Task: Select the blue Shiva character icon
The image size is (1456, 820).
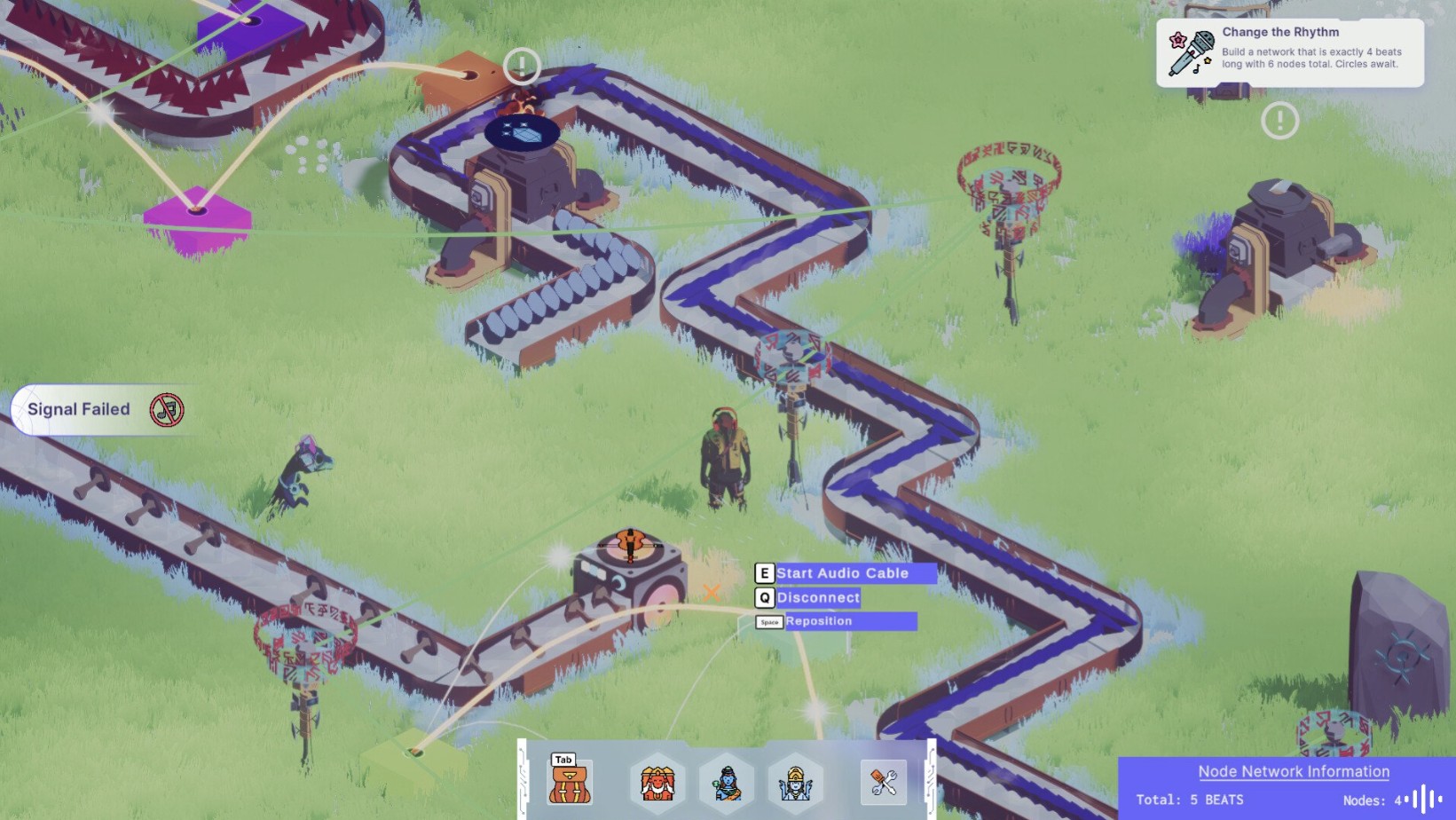Action: (x=728, y=782)
